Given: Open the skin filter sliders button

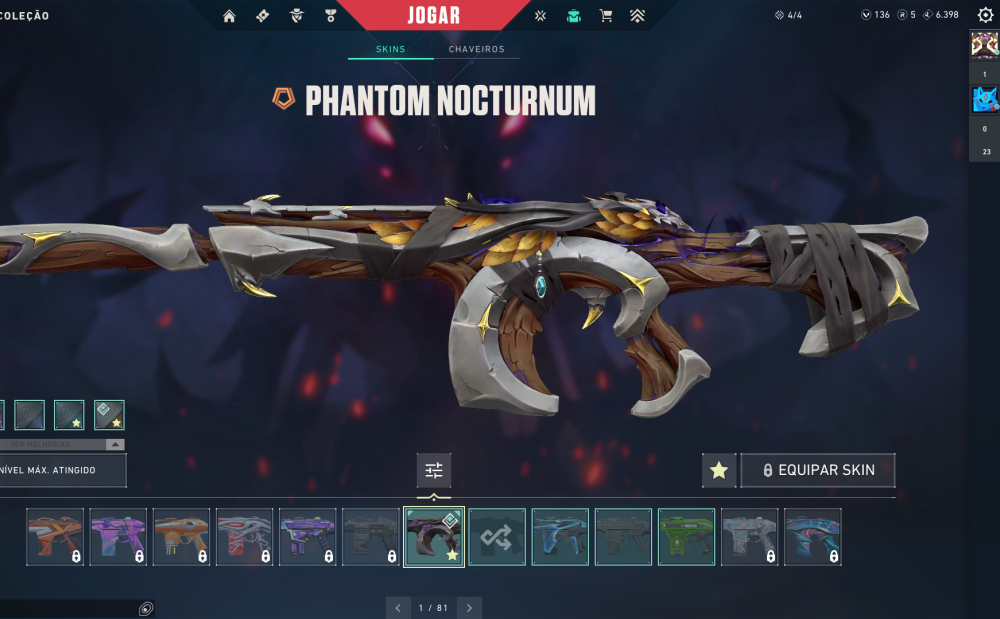Looking at the screenshot, I should coord(434,470).
